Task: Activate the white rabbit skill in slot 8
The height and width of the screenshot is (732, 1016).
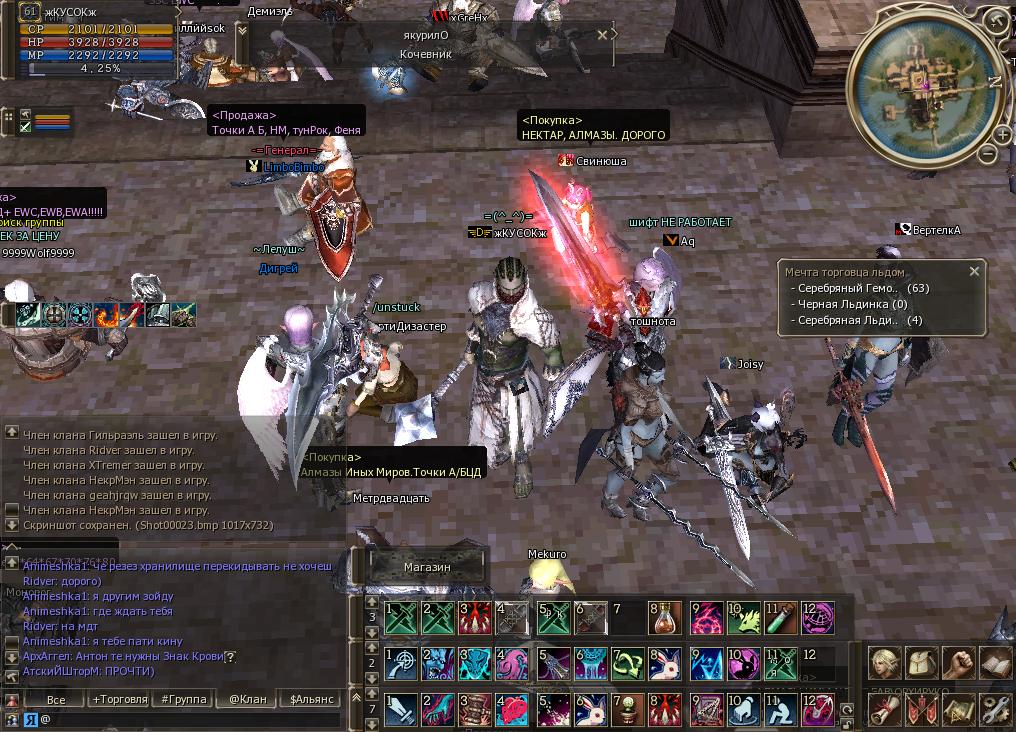Action: (x=664, y=664)
